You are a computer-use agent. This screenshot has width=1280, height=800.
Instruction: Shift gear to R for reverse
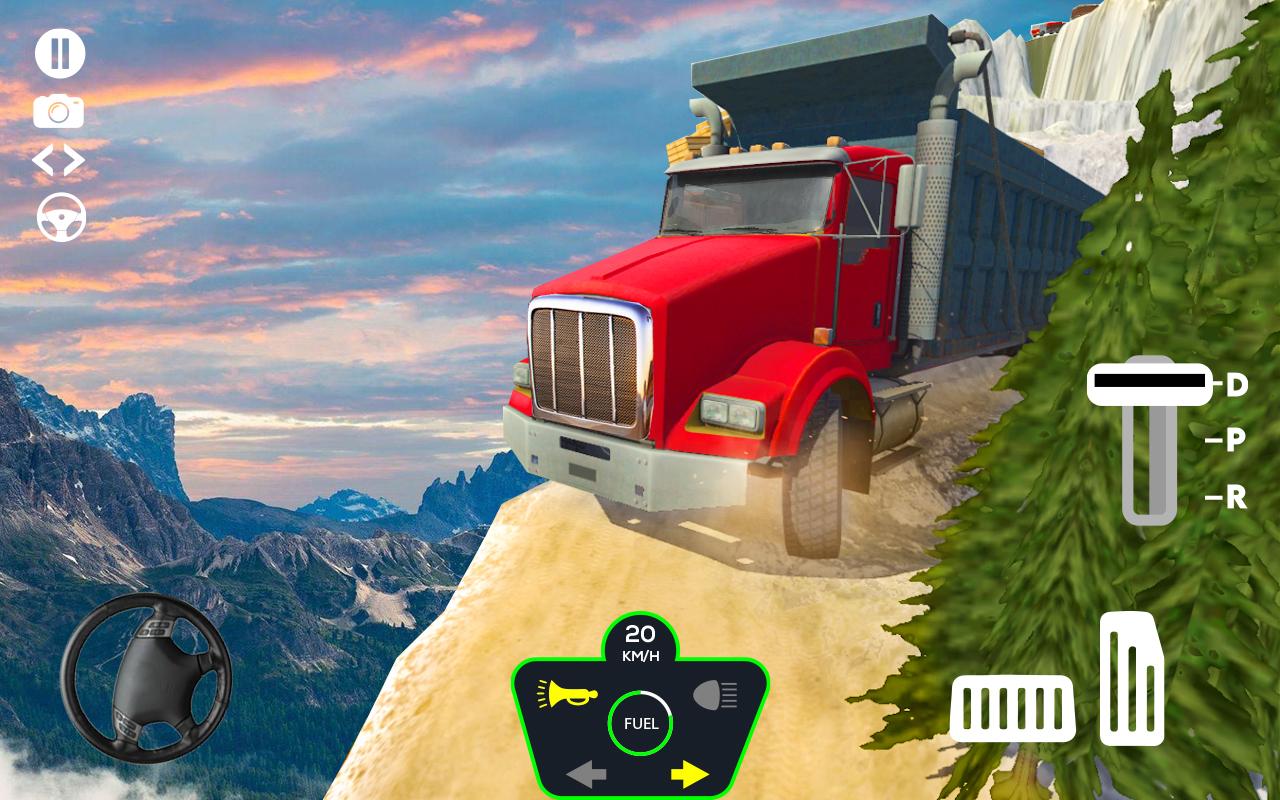pyautogui.click(x=1236, y=497)
